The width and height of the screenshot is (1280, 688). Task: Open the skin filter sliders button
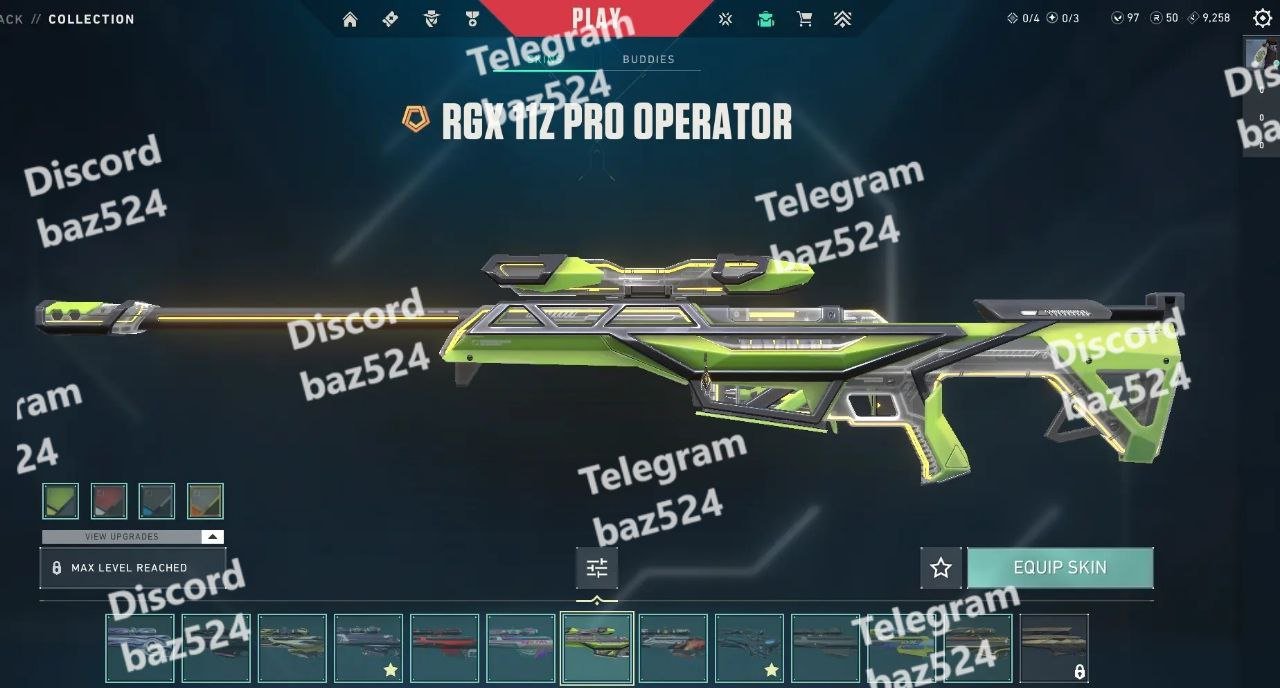(597, 568)
